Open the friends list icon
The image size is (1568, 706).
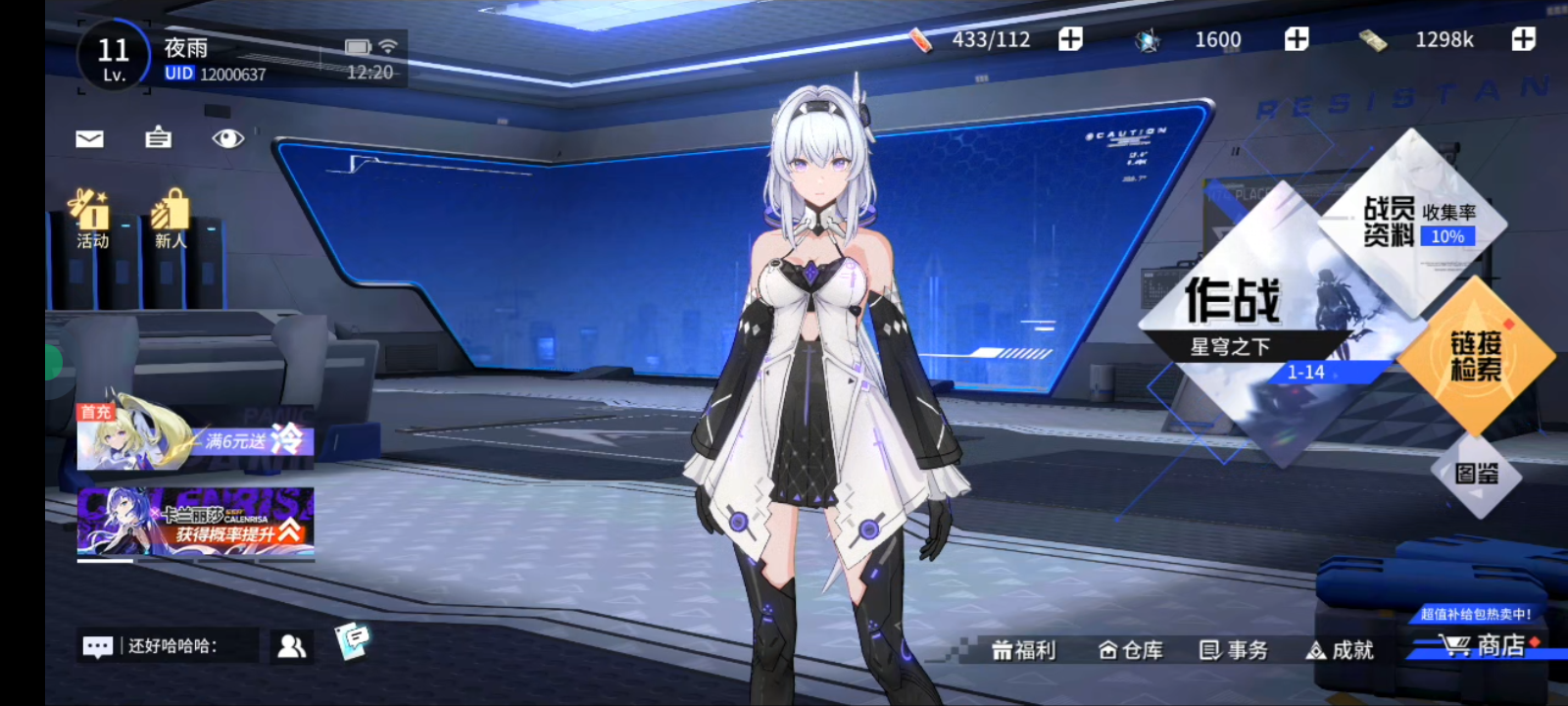coord(292,646)
